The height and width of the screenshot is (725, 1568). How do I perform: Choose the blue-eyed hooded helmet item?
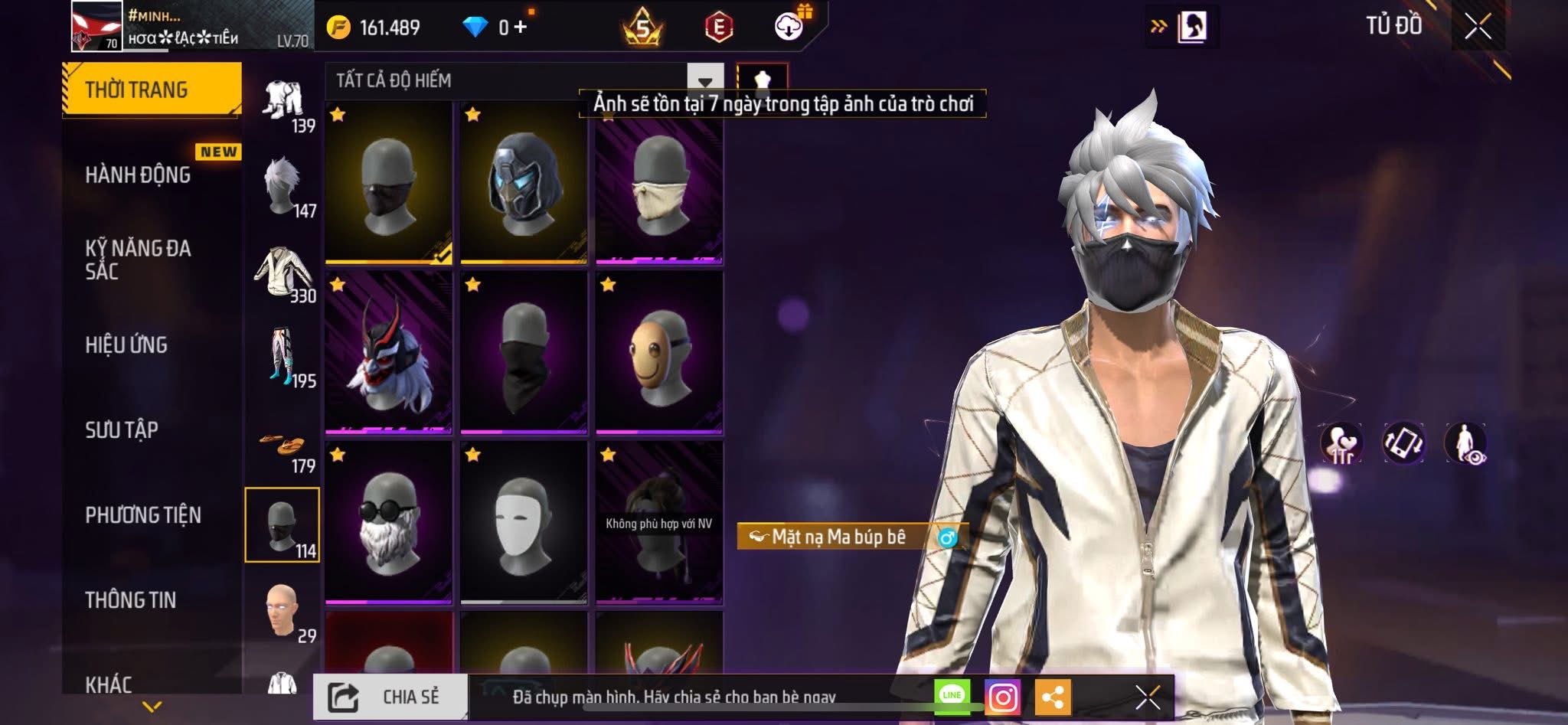click(x=524, y=184)
